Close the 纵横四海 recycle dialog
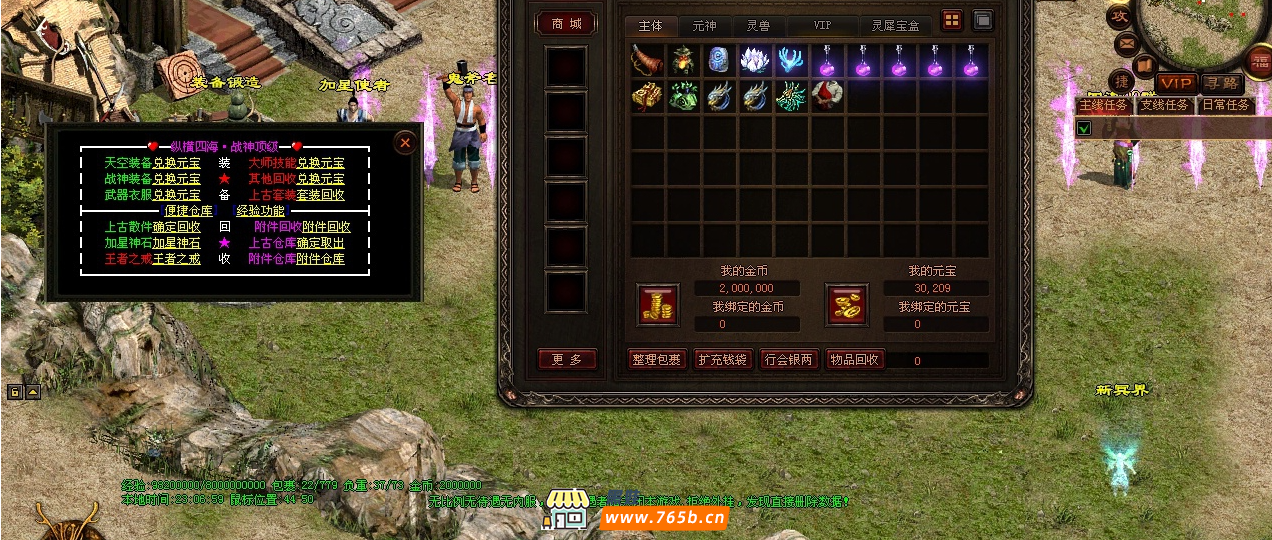The width and height of the screenshot is (1272, 540). point(405,143)
